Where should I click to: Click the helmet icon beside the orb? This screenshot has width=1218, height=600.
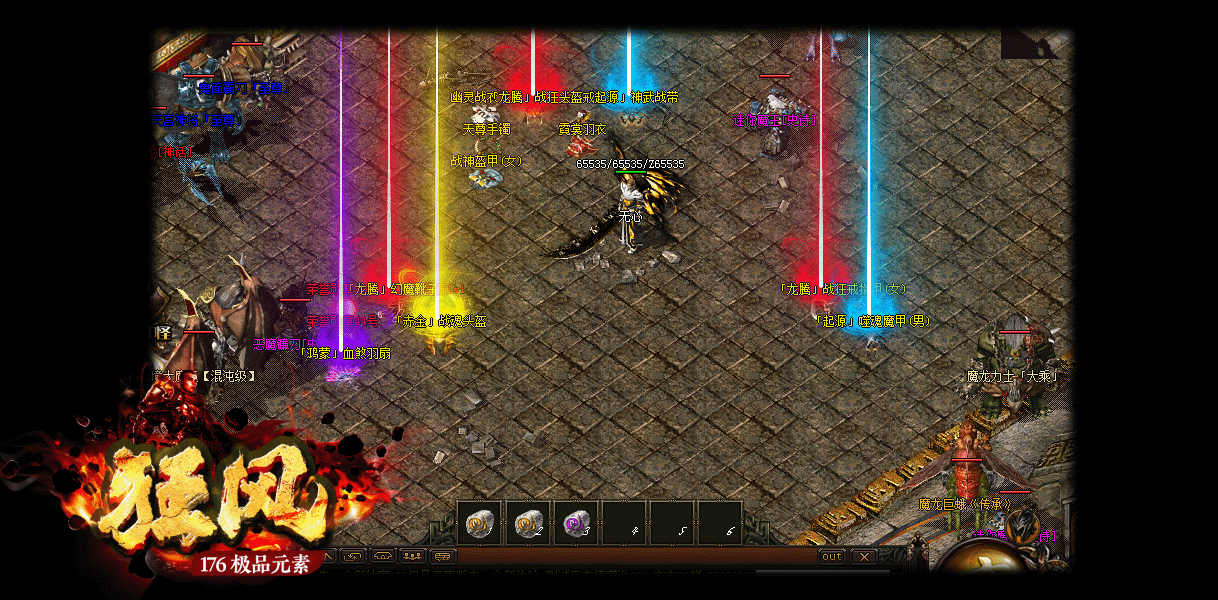click(x=1022, y=526)
